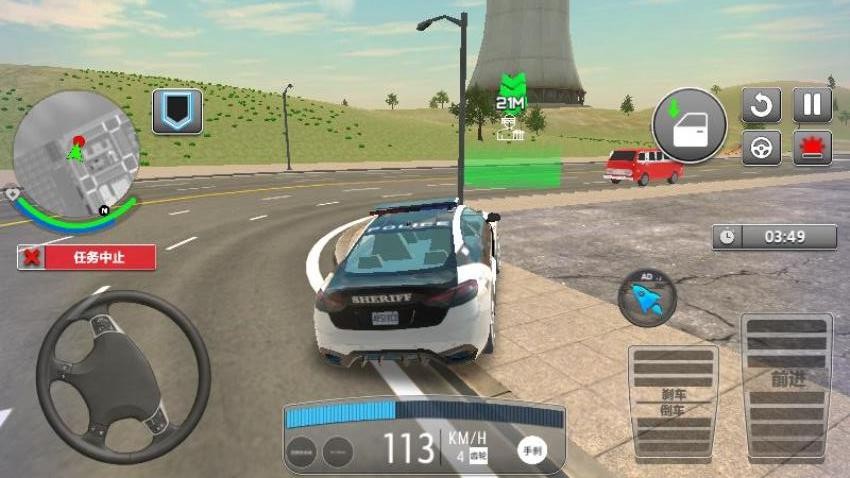Tap the circular reset arrow button
Viewport: 850px width, 478px height.
(x=761, y=105)
